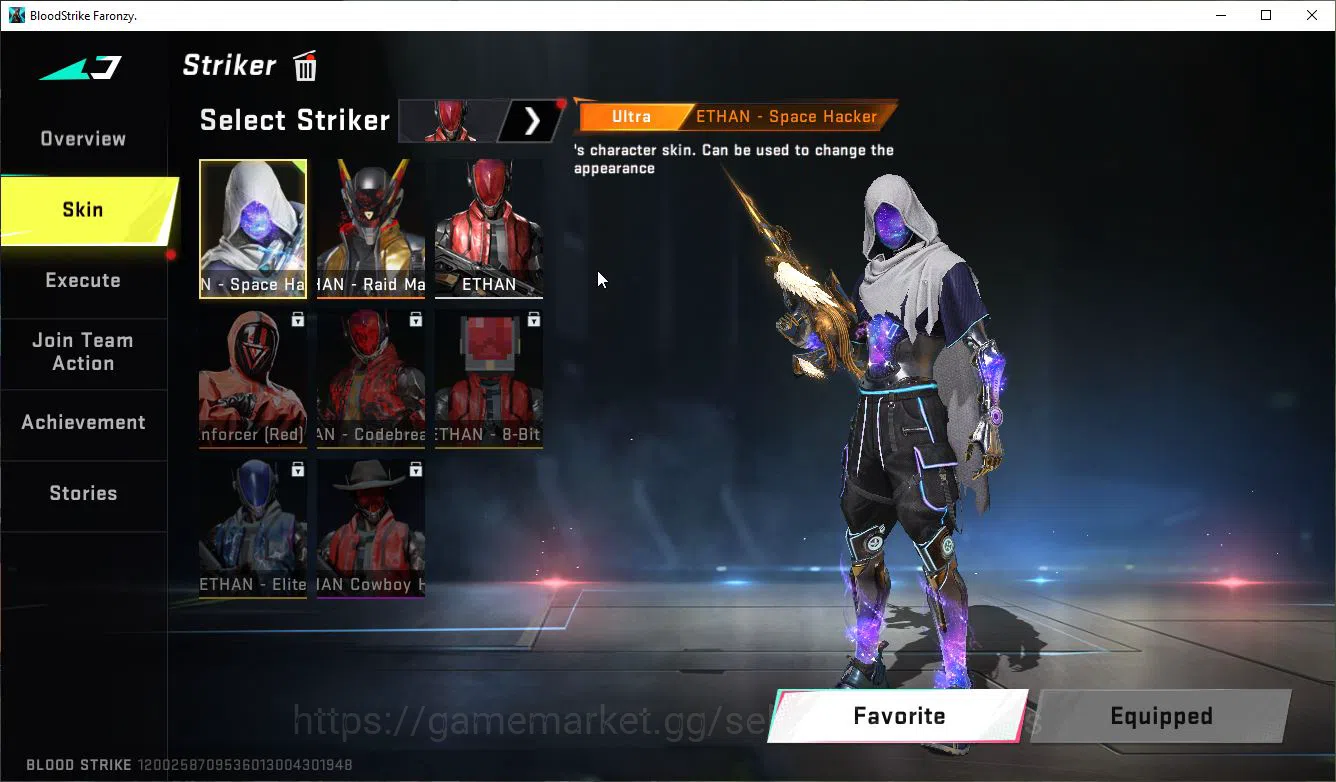This screenshot has width=1336, height=782.
Task: Open the Skin tab
Action: [82, 209]
